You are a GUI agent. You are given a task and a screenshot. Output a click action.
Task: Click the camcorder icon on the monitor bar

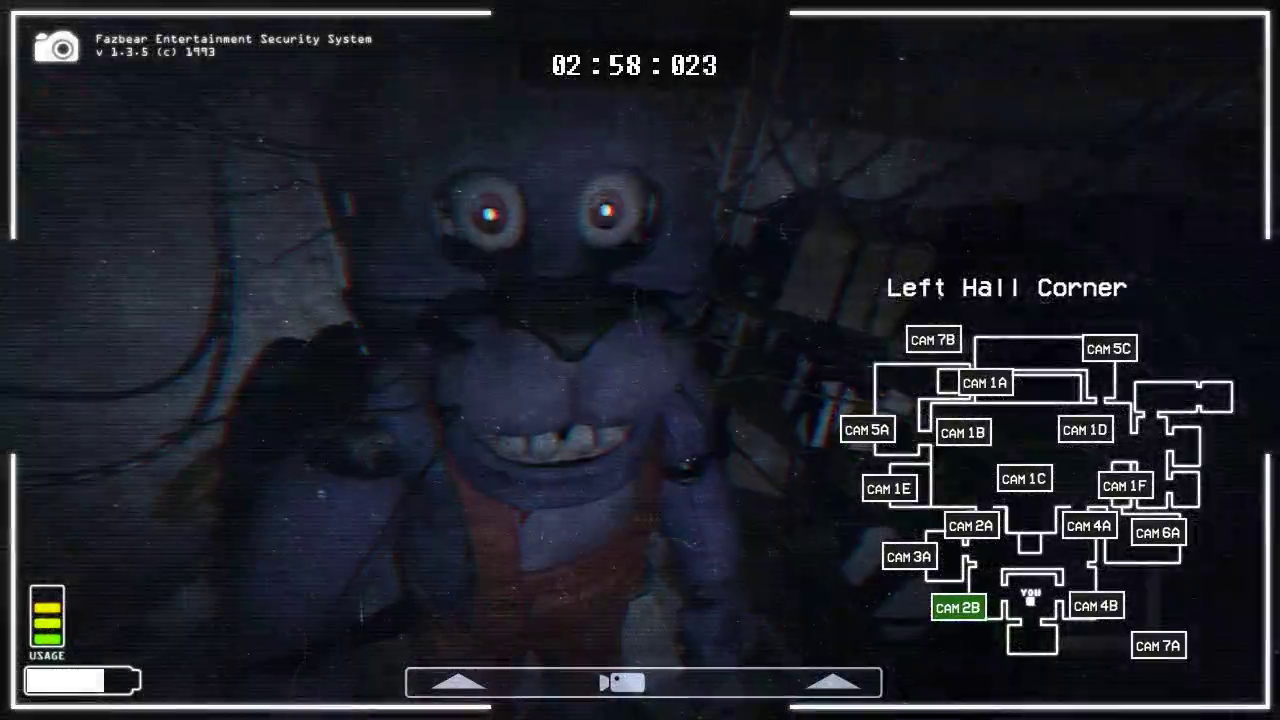click(x=622, y=681)
